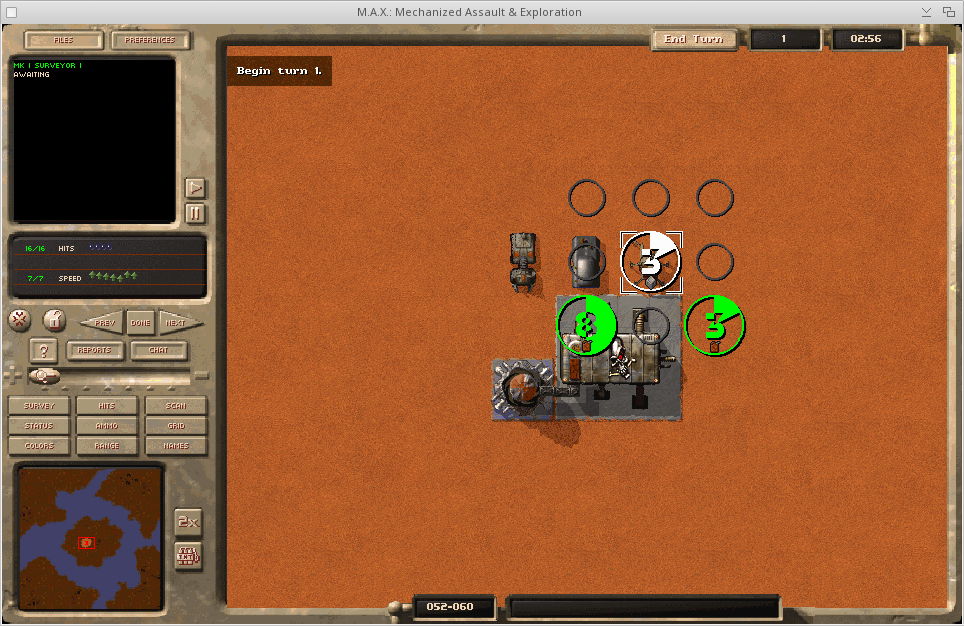Cycle to the Next unit
964x626 pixels.
click(x=175, y=323)
